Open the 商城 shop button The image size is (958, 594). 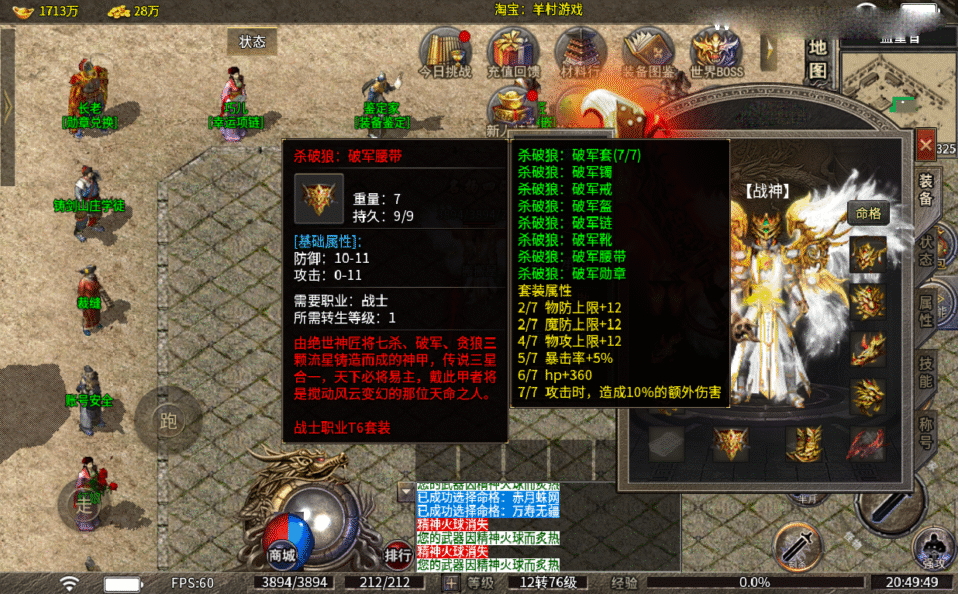coord(282,555)
